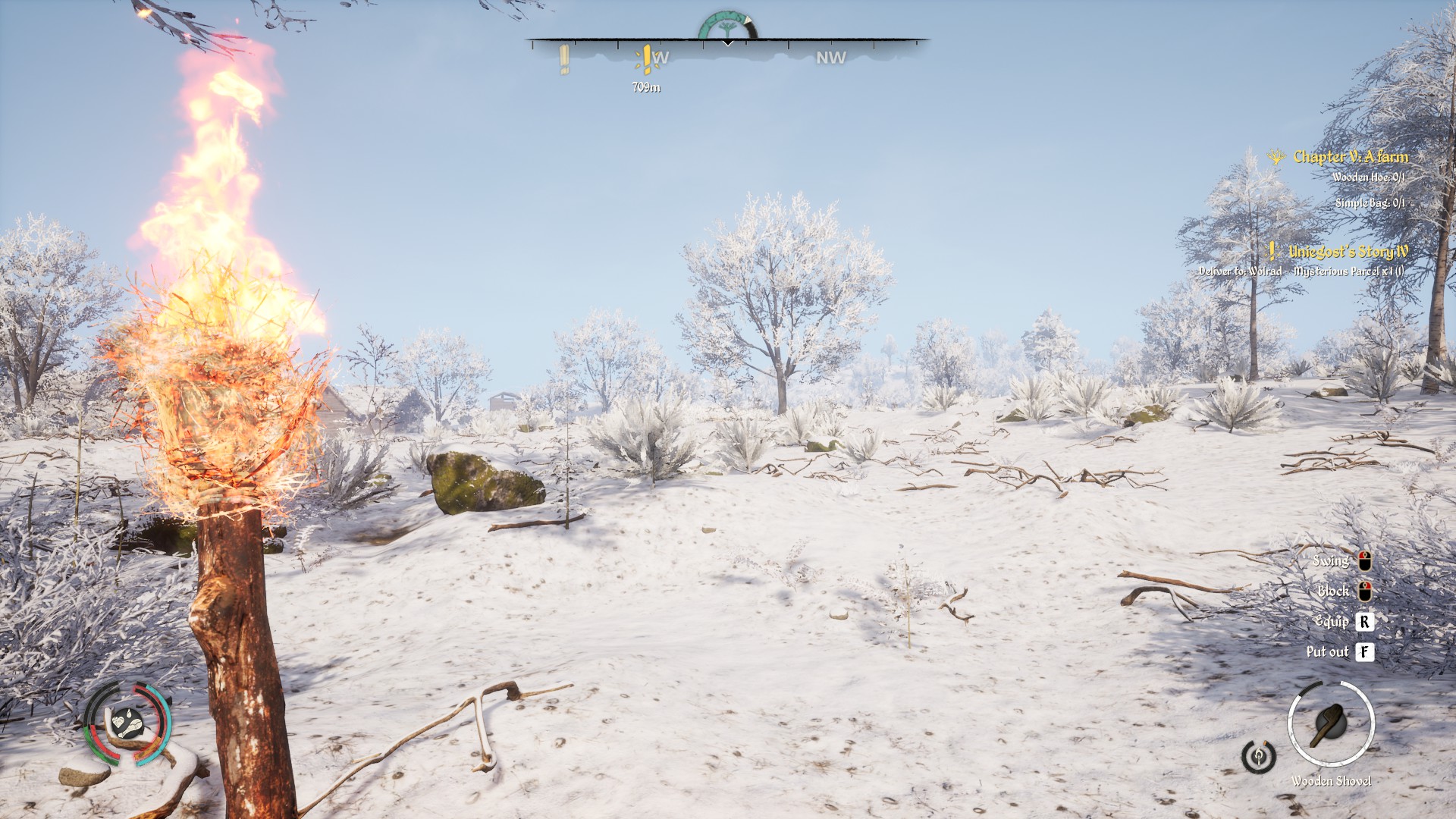Select the Wooden Shovel equipped item icon
1456x819 pixels.
click(1332, 722)
